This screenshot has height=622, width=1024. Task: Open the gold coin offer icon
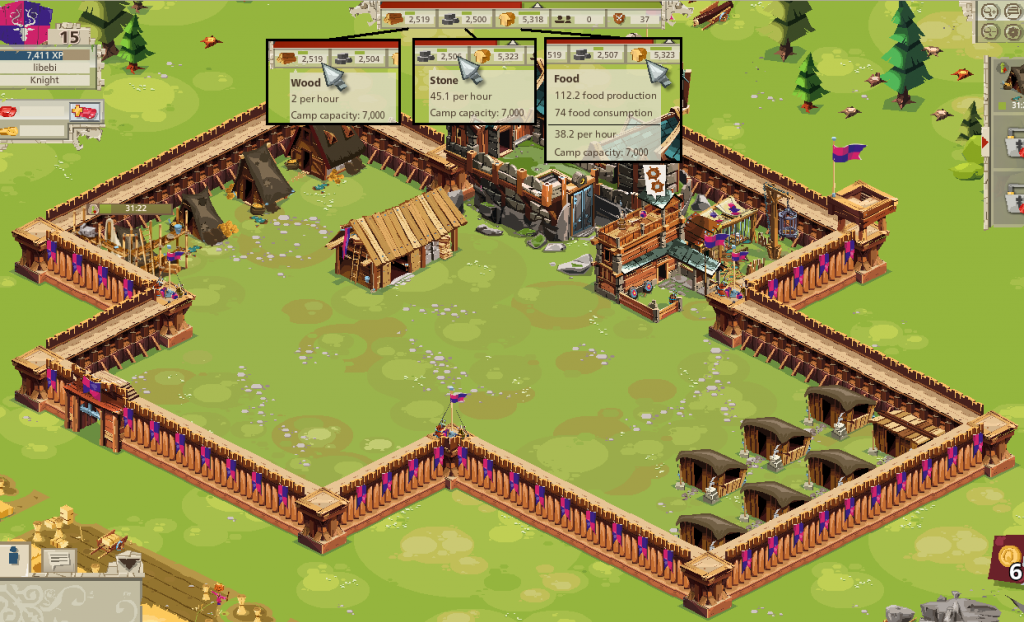[x=1008, y=556]
